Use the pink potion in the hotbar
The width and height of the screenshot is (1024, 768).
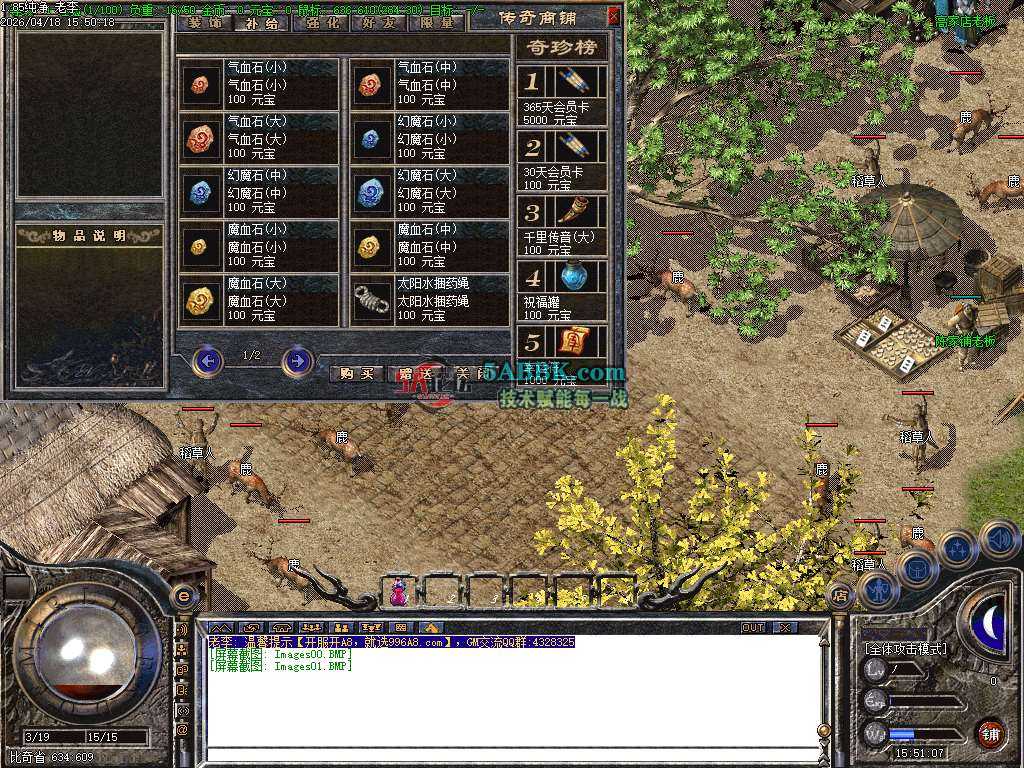[399, 593]
